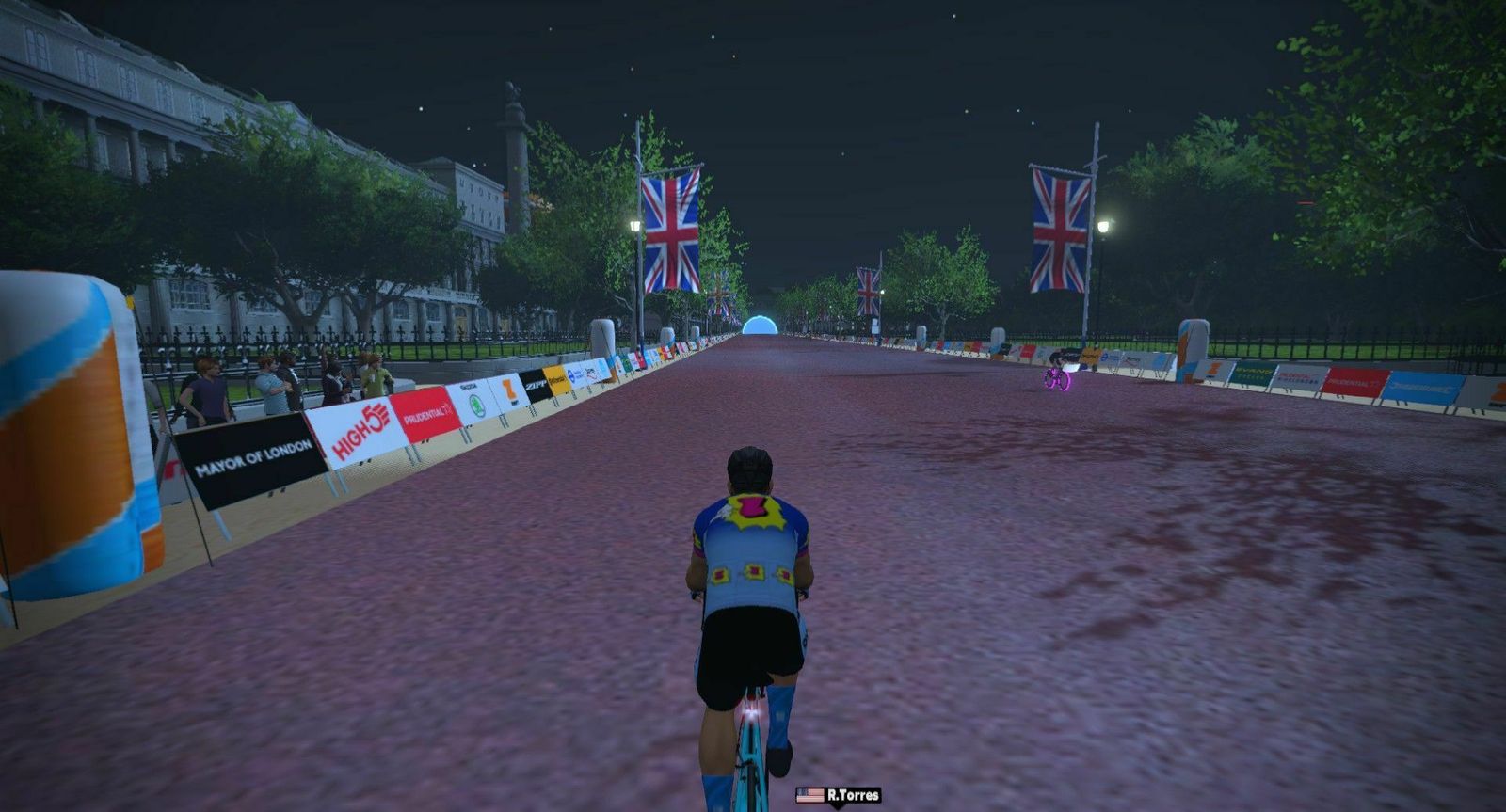Click the R.Torres rider name tag

tap(839, 795)
